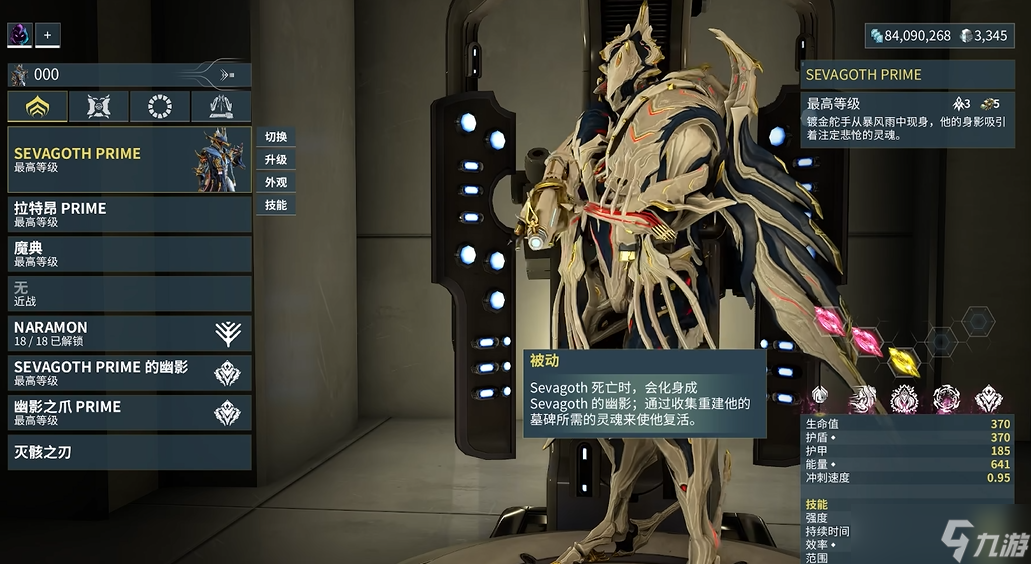
Task: Select the yellow archon shard slot
Action: [x=904, y=360]
